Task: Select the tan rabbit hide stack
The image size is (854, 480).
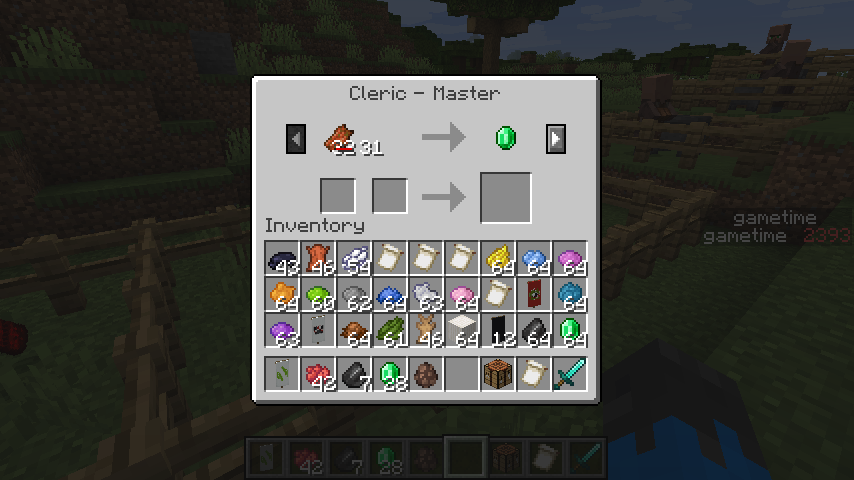Action: tap(426, 331)
